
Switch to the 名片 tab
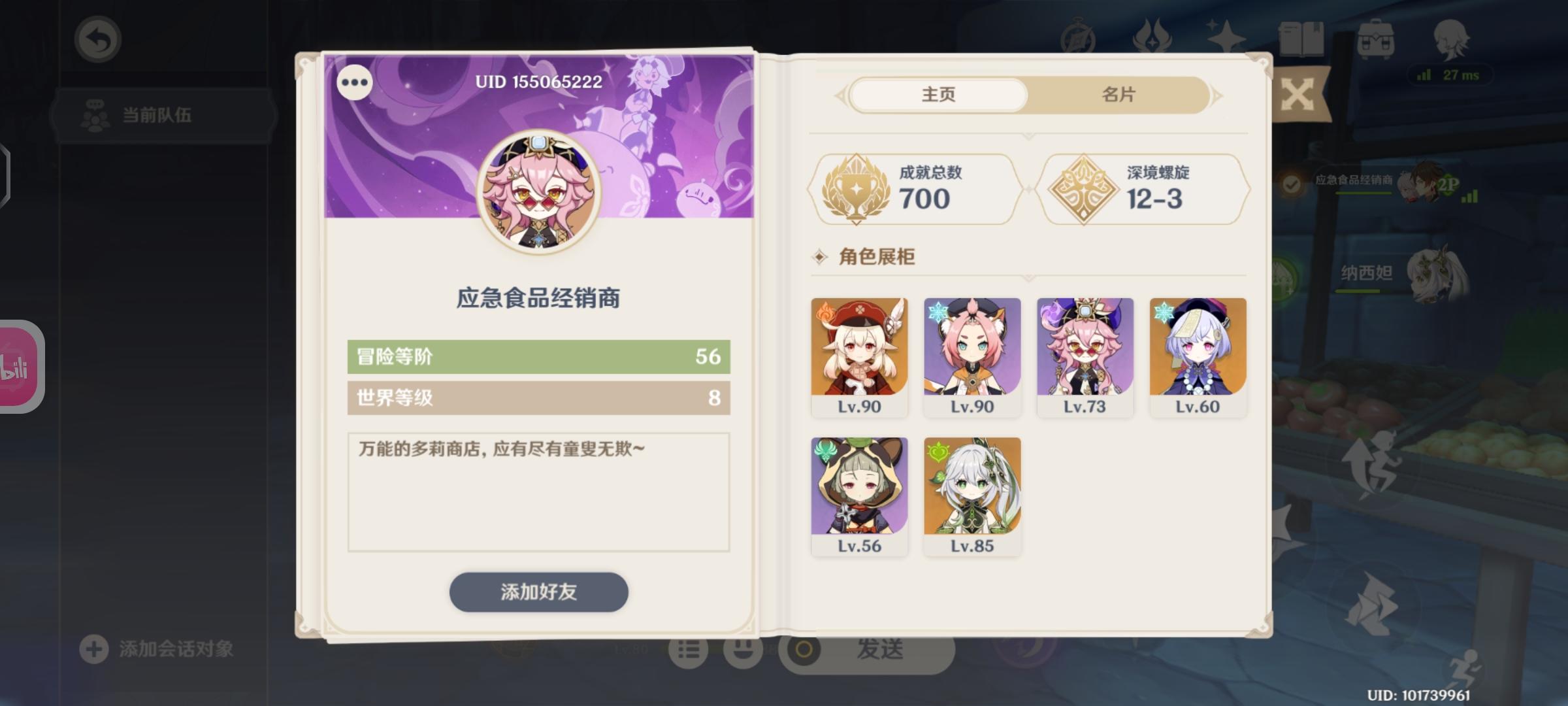(x=1117, y=94)
